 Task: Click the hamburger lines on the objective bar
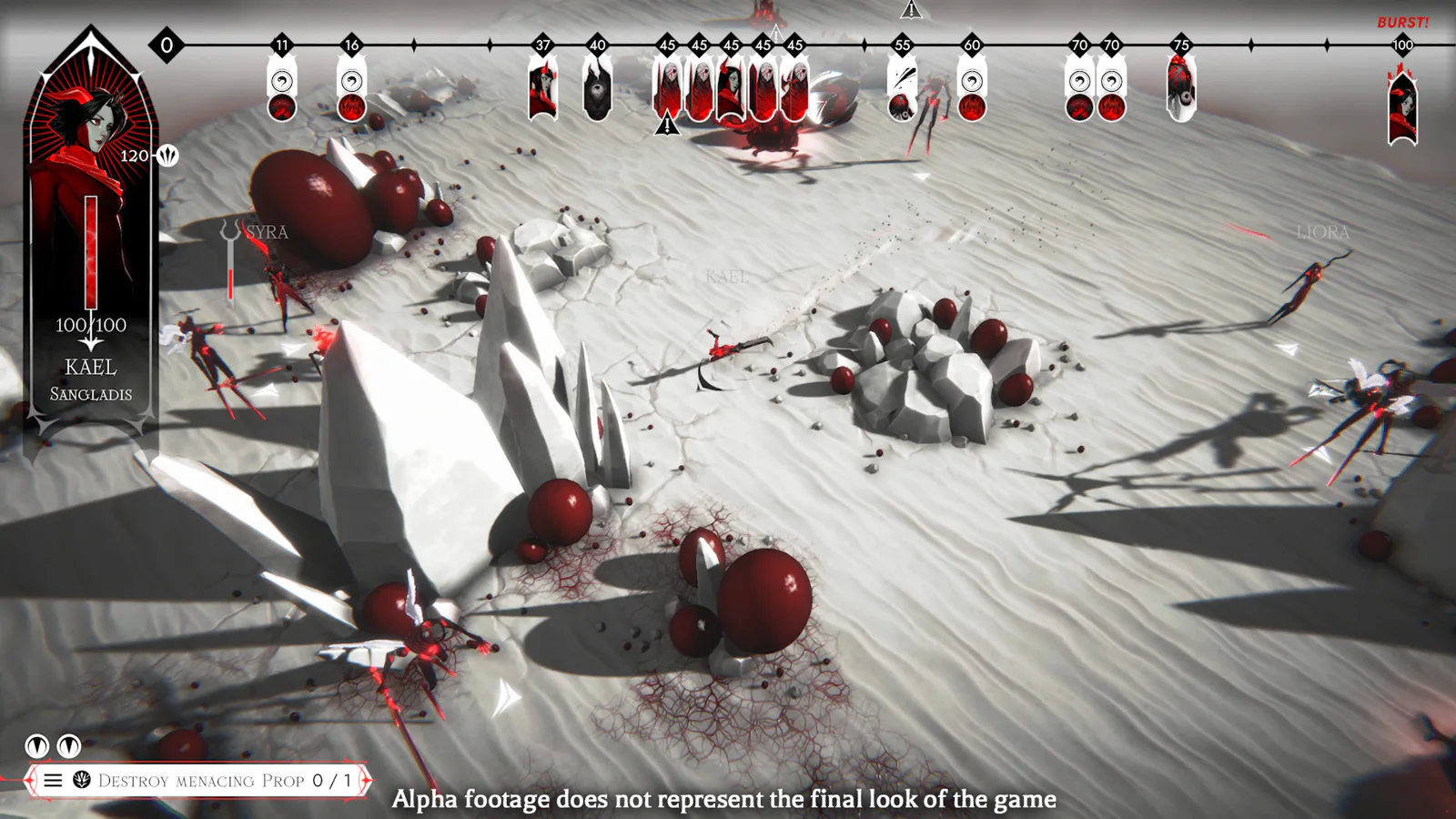[x=54, y=781]
